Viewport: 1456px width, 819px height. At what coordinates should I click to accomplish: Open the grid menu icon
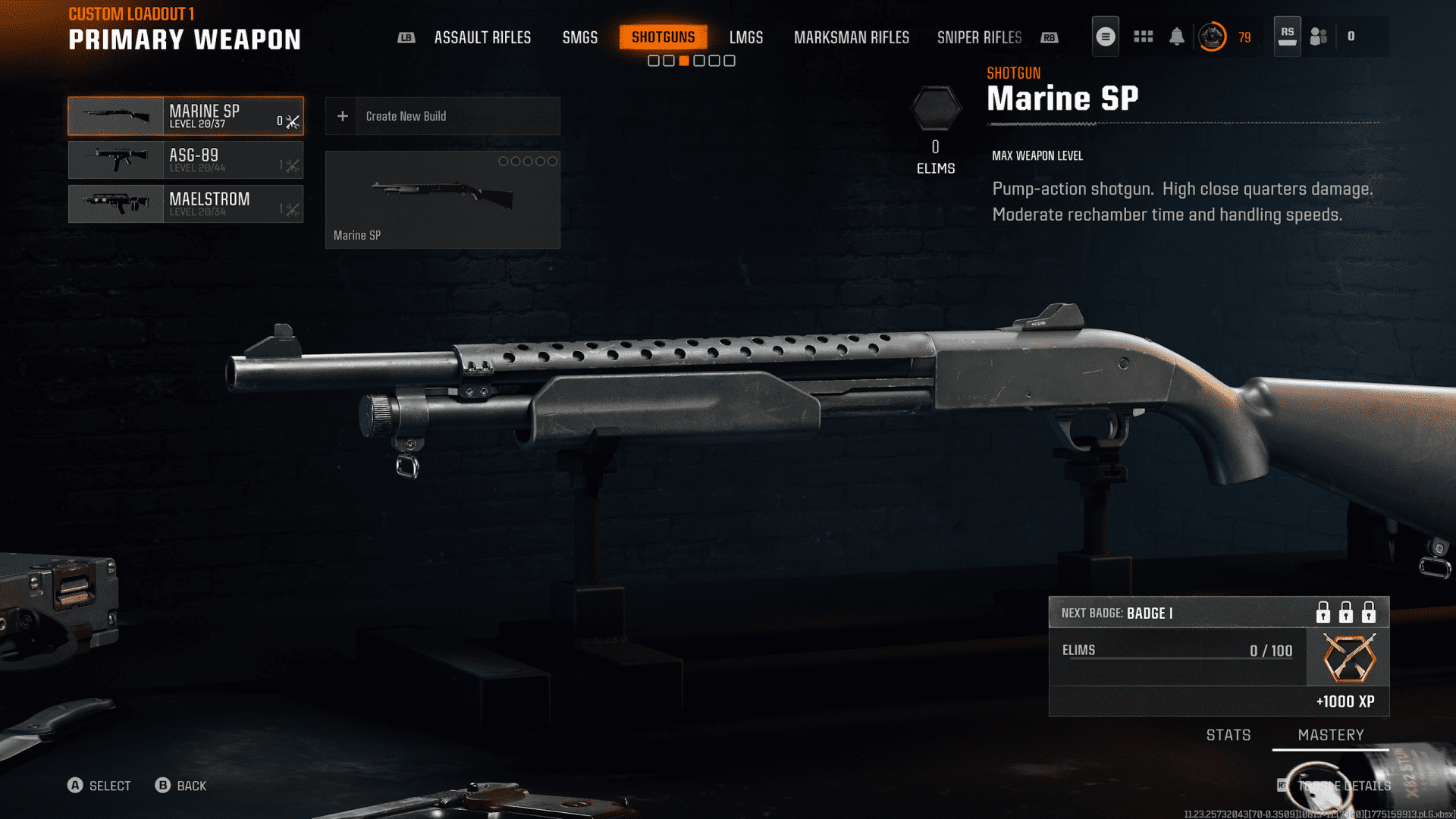(1143, 36)
